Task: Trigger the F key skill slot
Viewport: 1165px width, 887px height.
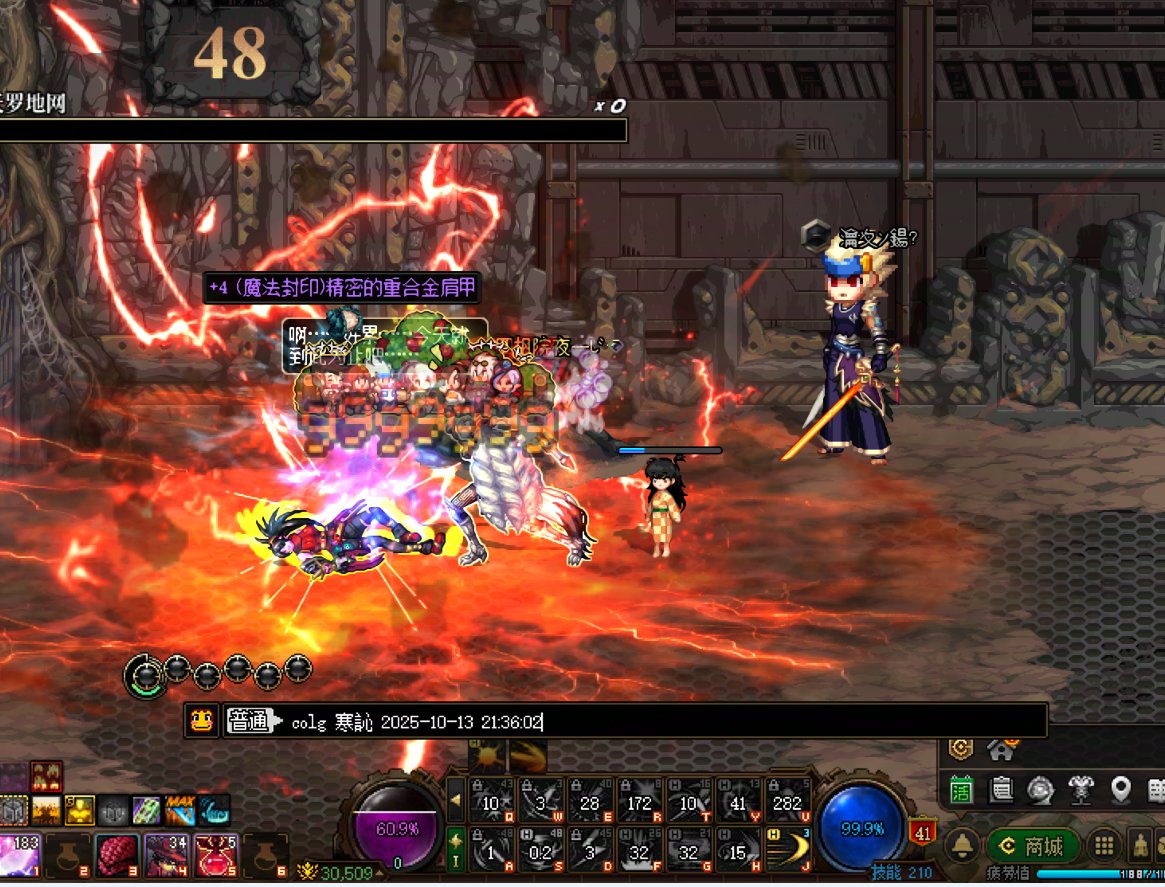Action: tap(639, 849)
